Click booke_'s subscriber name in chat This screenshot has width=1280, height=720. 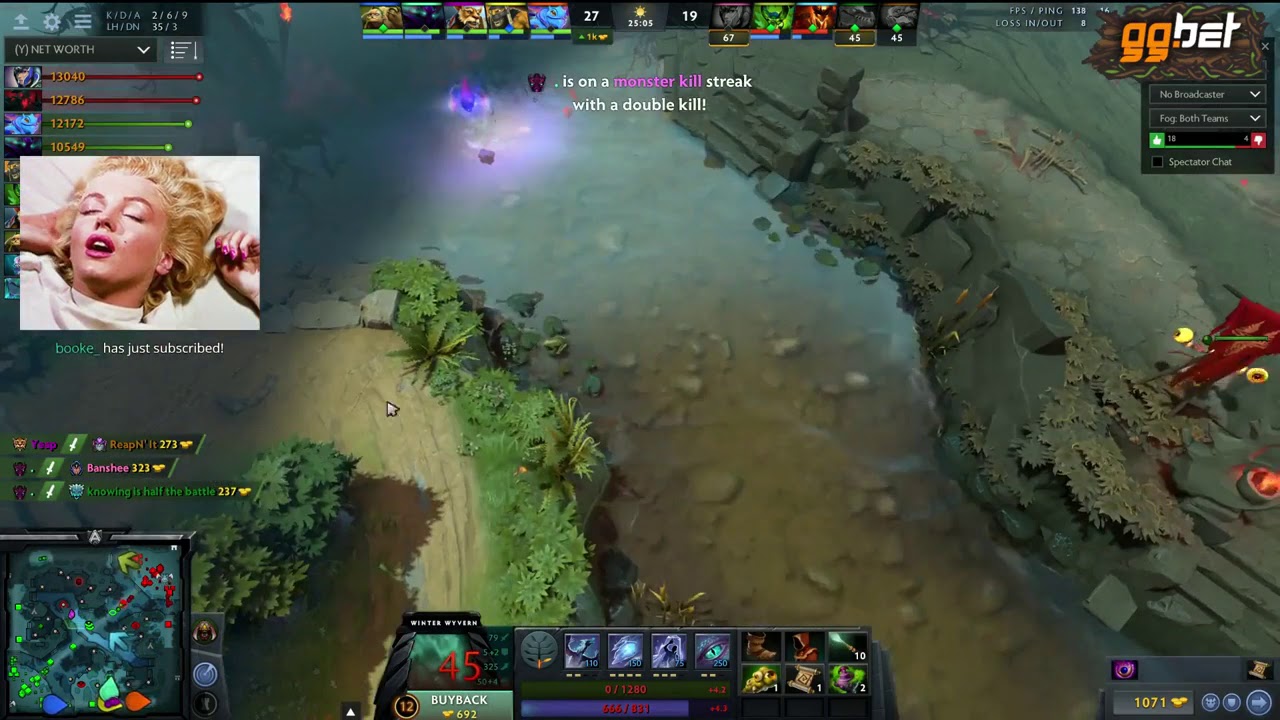75,348
